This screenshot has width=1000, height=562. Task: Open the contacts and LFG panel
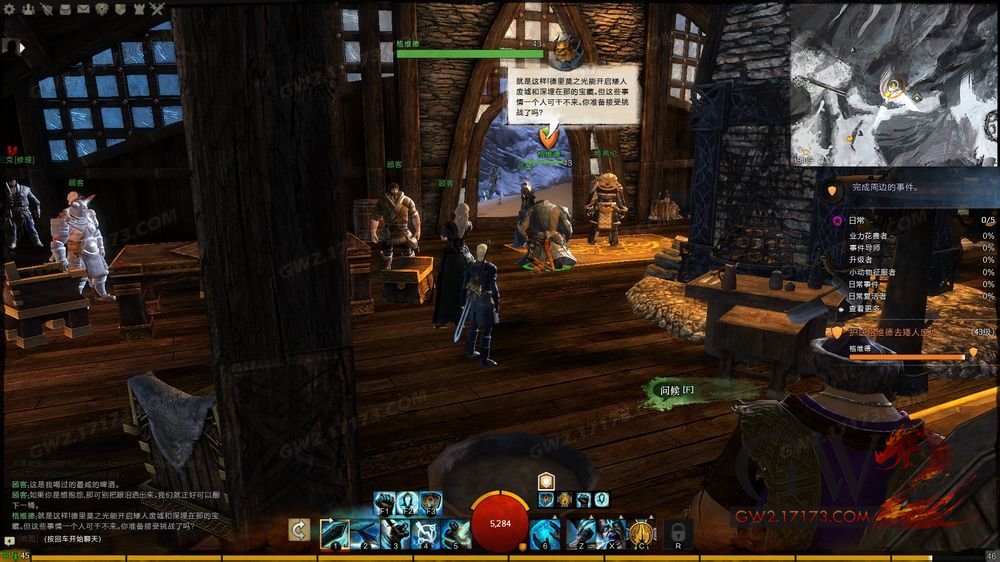click(28, 9)
